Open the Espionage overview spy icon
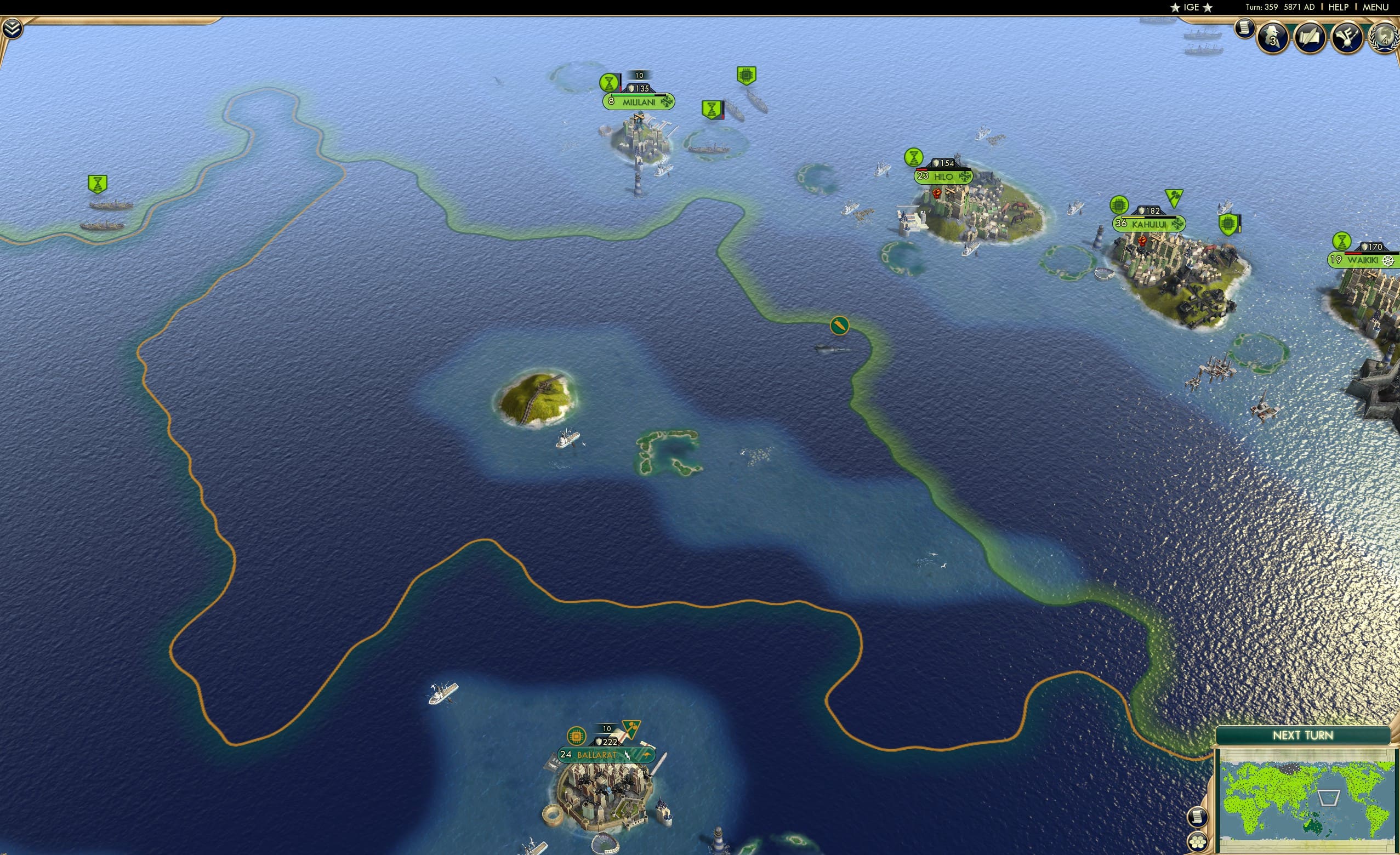Viewport: 1400px width, 855px height. pyautogui.click(x=1273, y=38)
